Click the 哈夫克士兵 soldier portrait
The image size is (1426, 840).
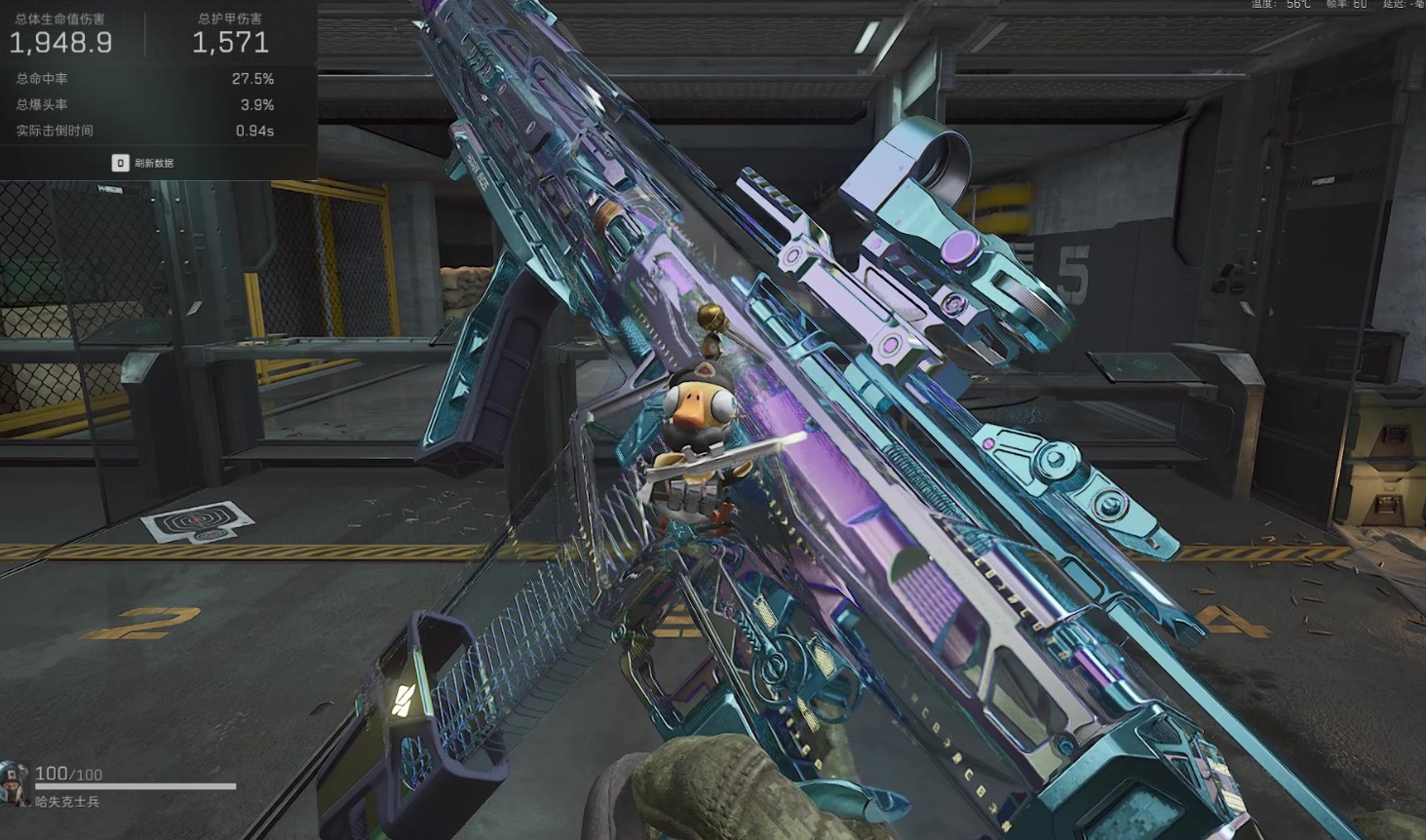(15, 783)
